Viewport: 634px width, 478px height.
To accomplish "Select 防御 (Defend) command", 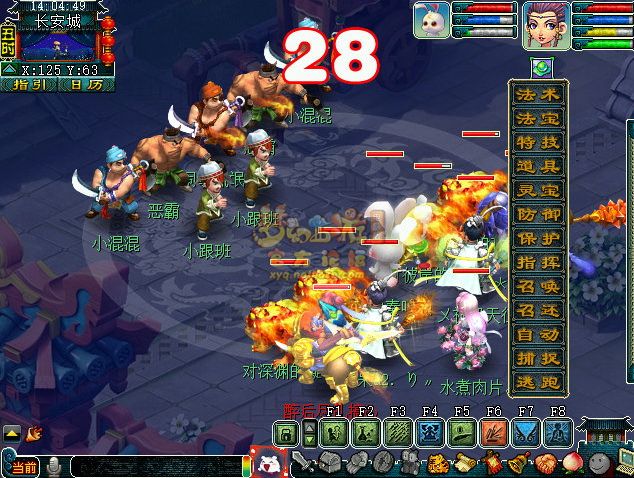I will [538, 215].
